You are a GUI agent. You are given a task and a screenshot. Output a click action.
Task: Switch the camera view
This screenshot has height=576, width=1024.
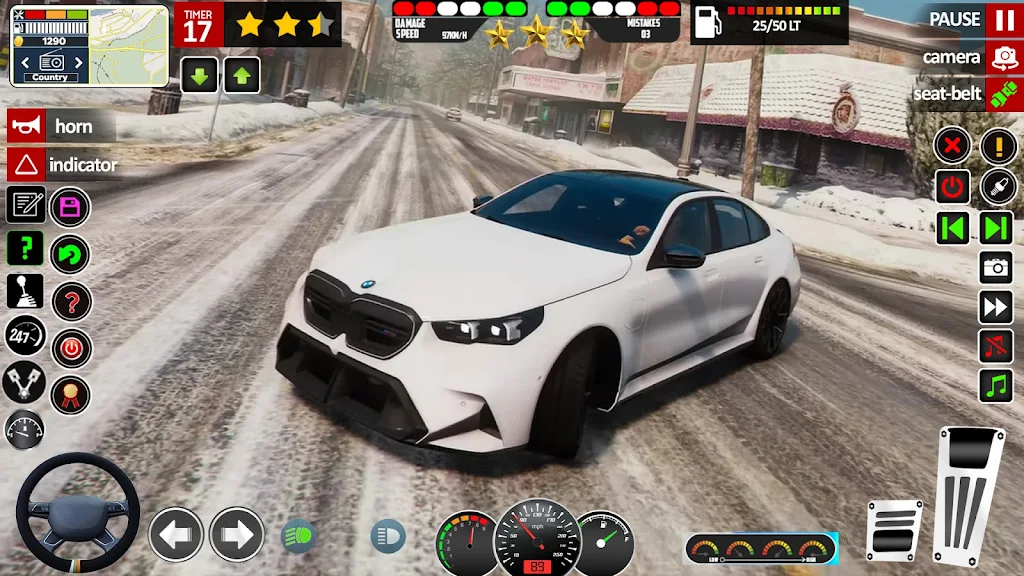[x=1003, y=58]
